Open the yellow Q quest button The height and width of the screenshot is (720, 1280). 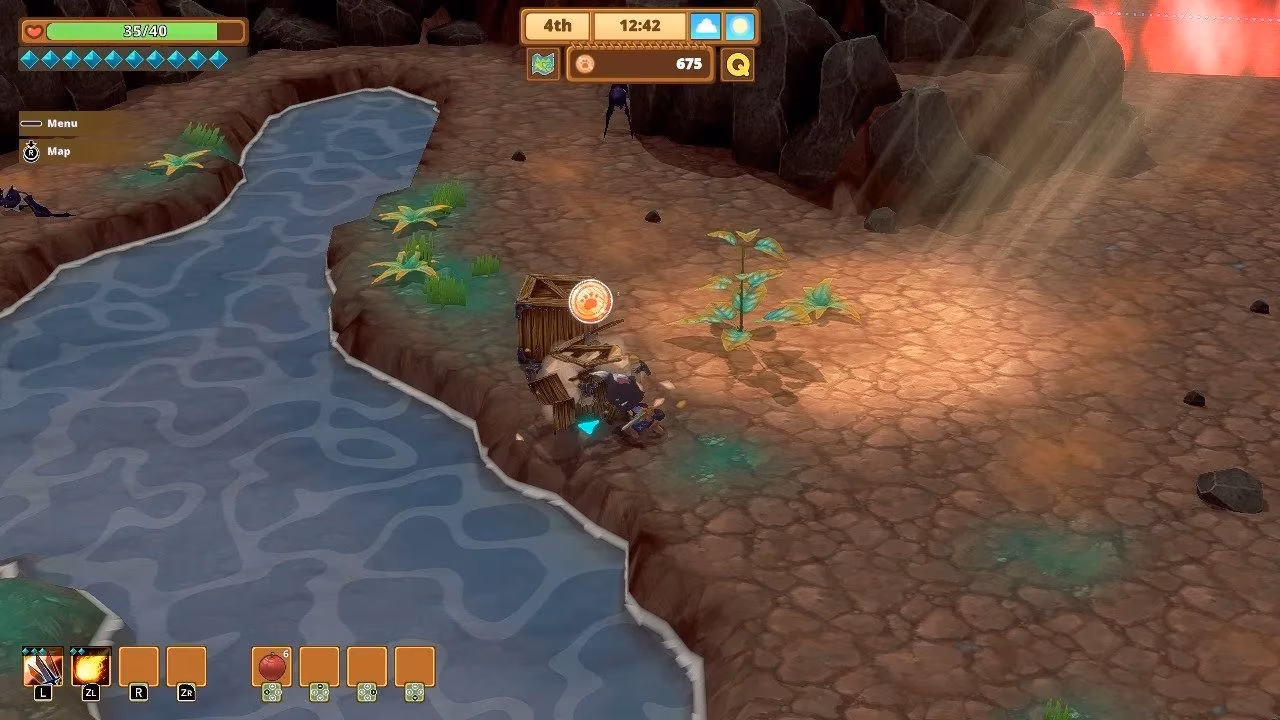737,64
